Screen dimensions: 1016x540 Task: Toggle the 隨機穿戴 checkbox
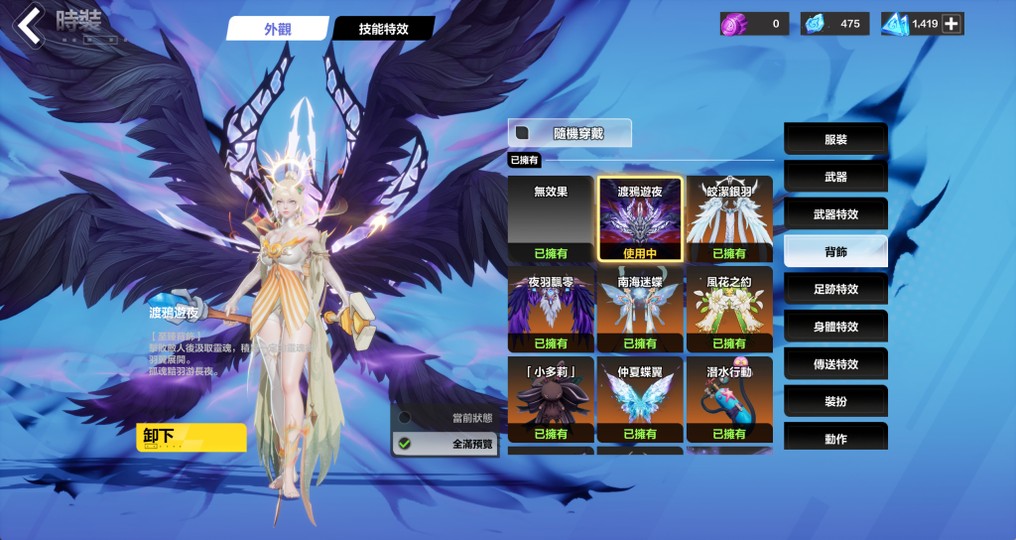(x=522, y=132)
